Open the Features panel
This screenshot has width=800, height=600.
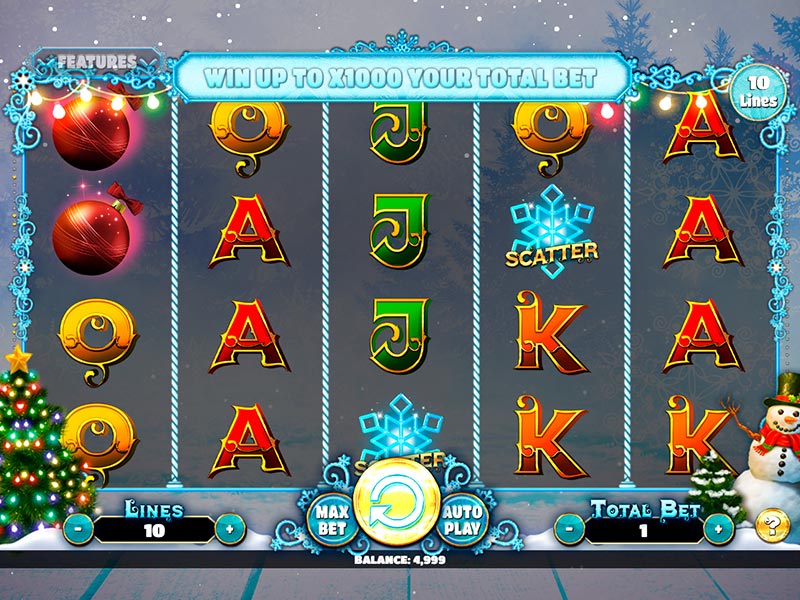click(96, 62)
